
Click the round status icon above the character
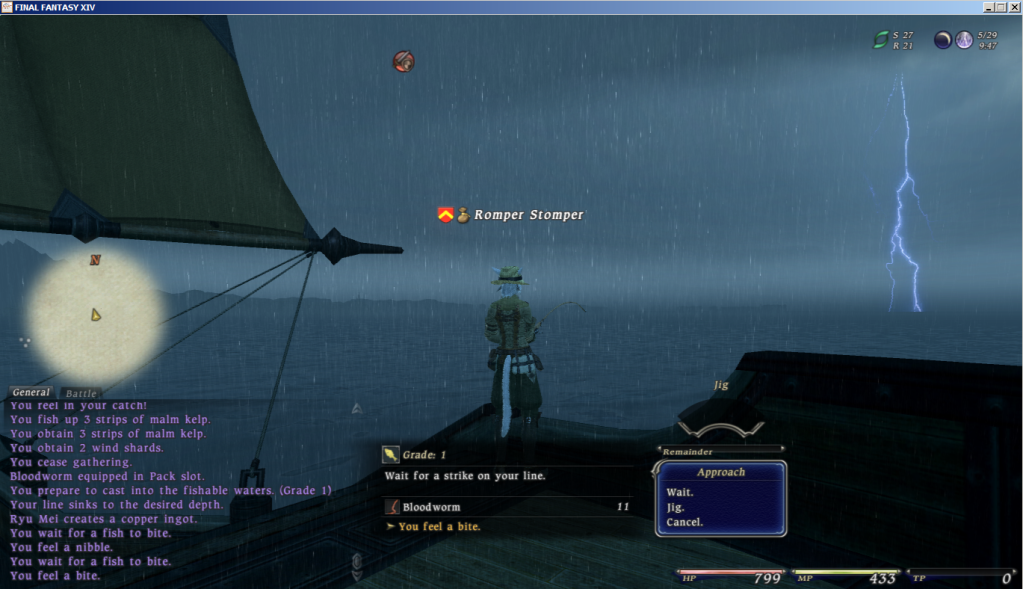(x=404, y=62)
